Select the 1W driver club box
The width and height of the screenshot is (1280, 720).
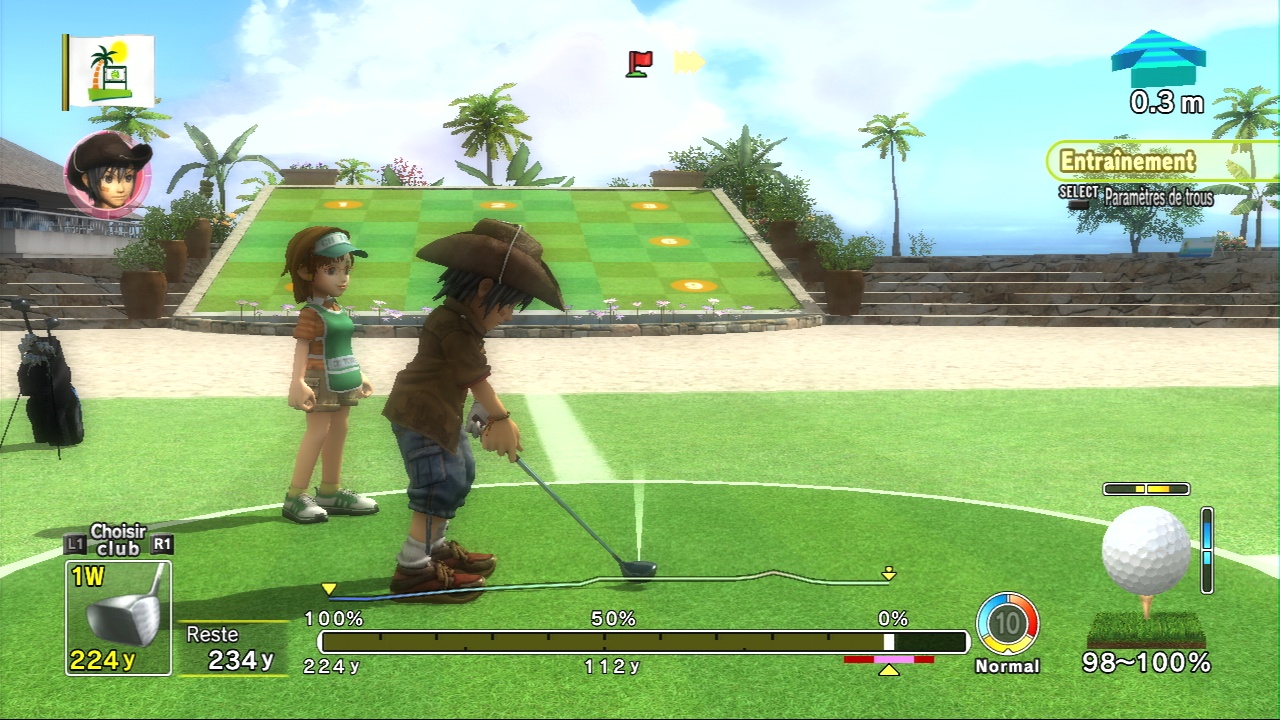pyautogui.click(x=118, y=617)
